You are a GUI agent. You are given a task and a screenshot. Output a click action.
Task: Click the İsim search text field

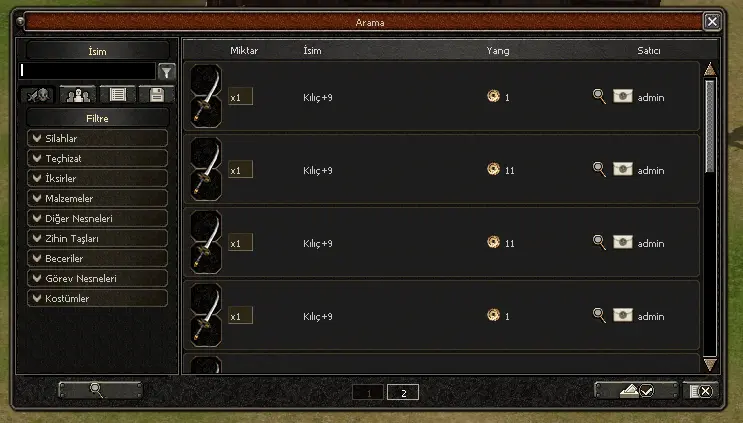click(x=88, y=71)
